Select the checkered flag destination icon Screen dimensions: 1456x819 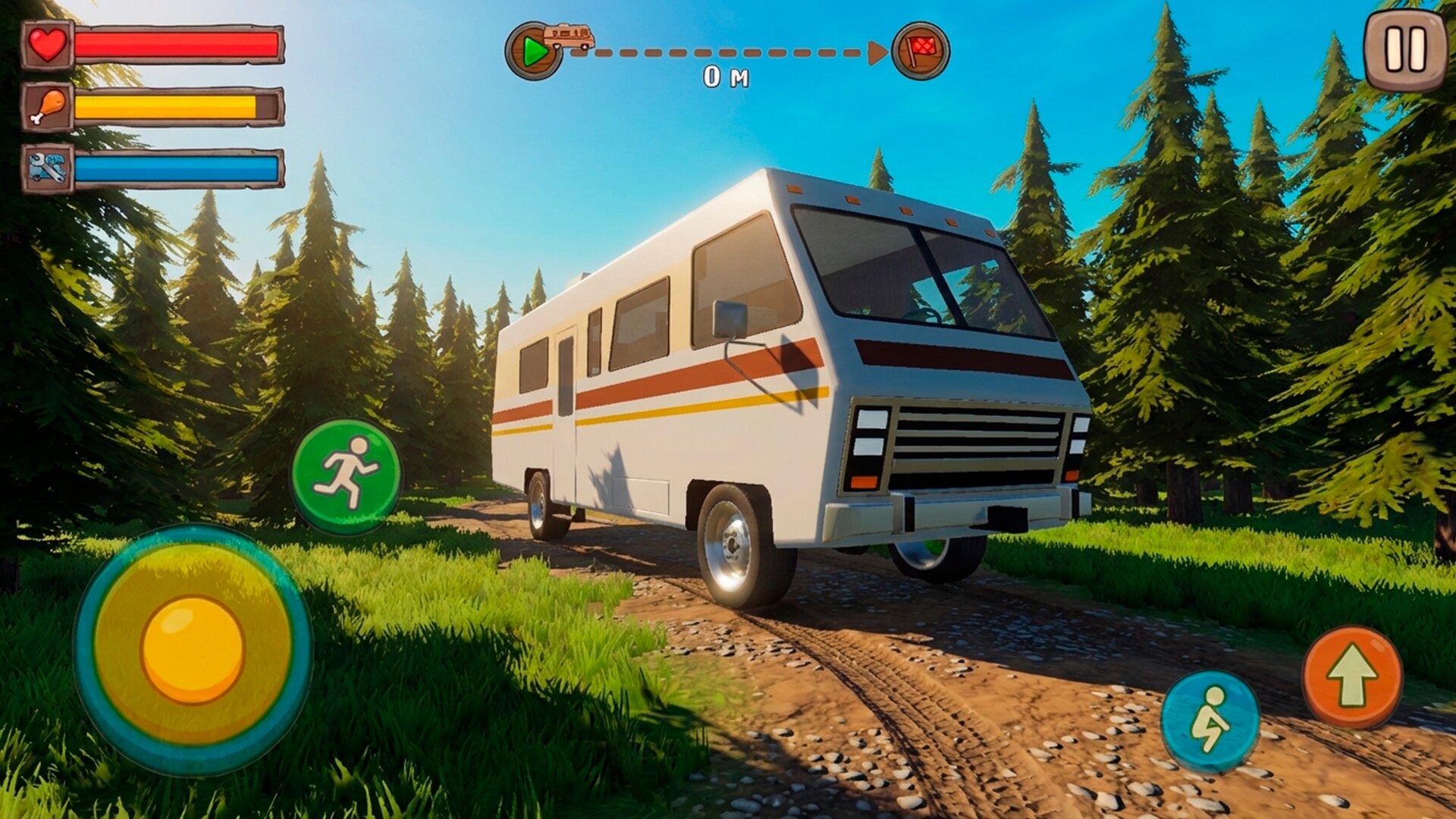921,51
